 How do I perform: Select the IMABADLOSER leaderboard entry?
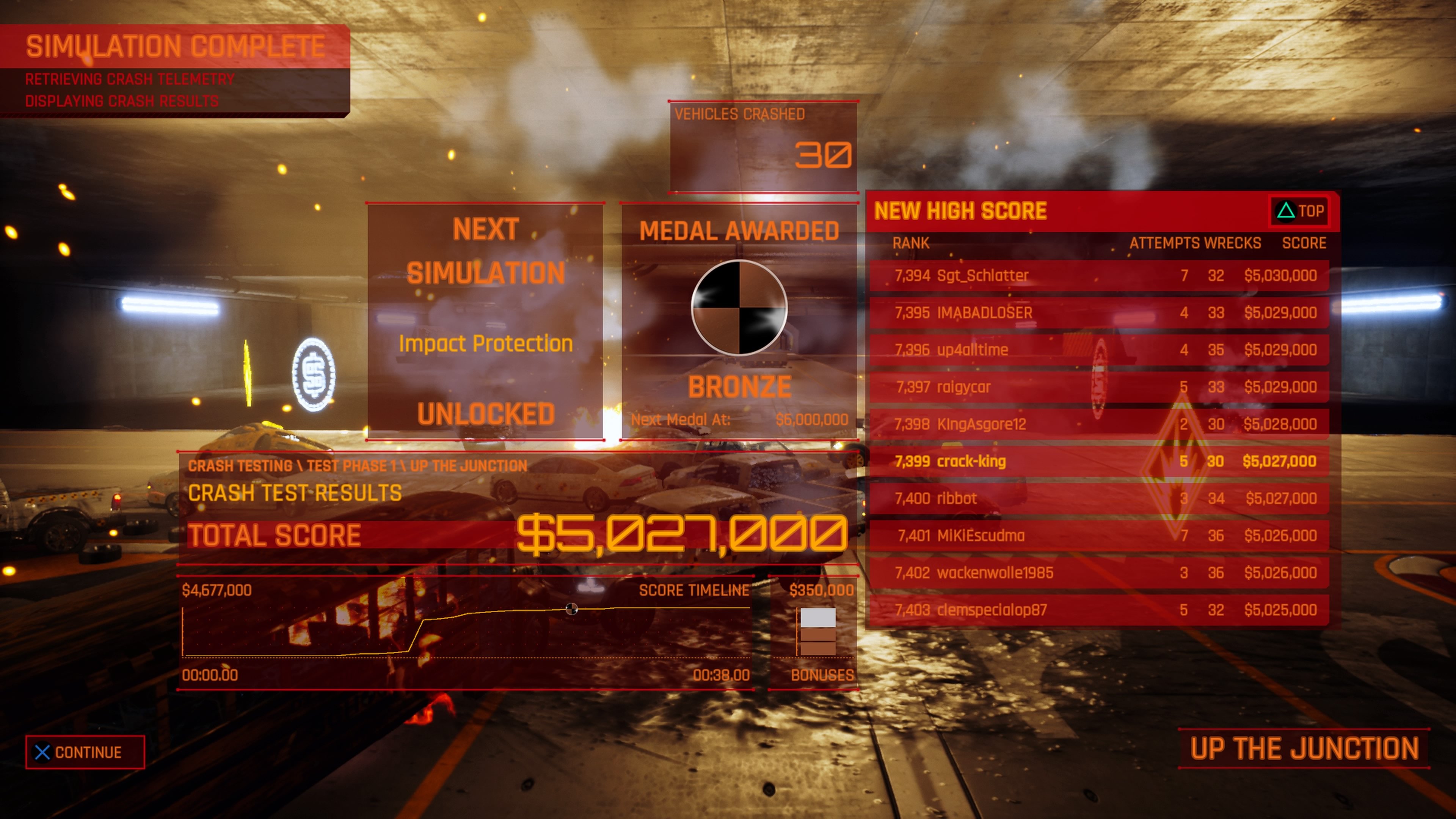click(x=1099, y=313)
